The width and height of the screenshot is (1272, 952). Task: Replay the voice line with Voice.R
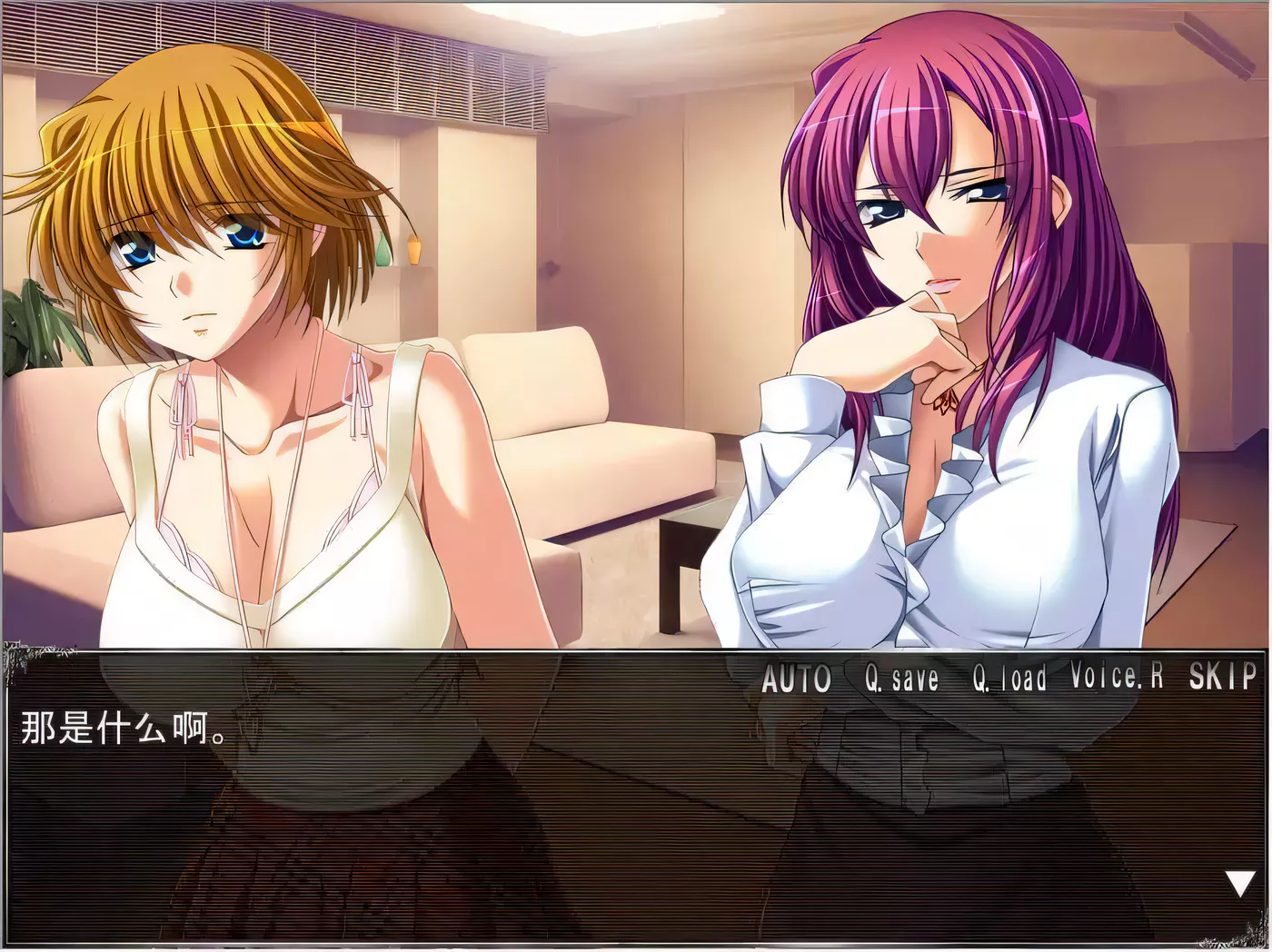click(1117, 677)
